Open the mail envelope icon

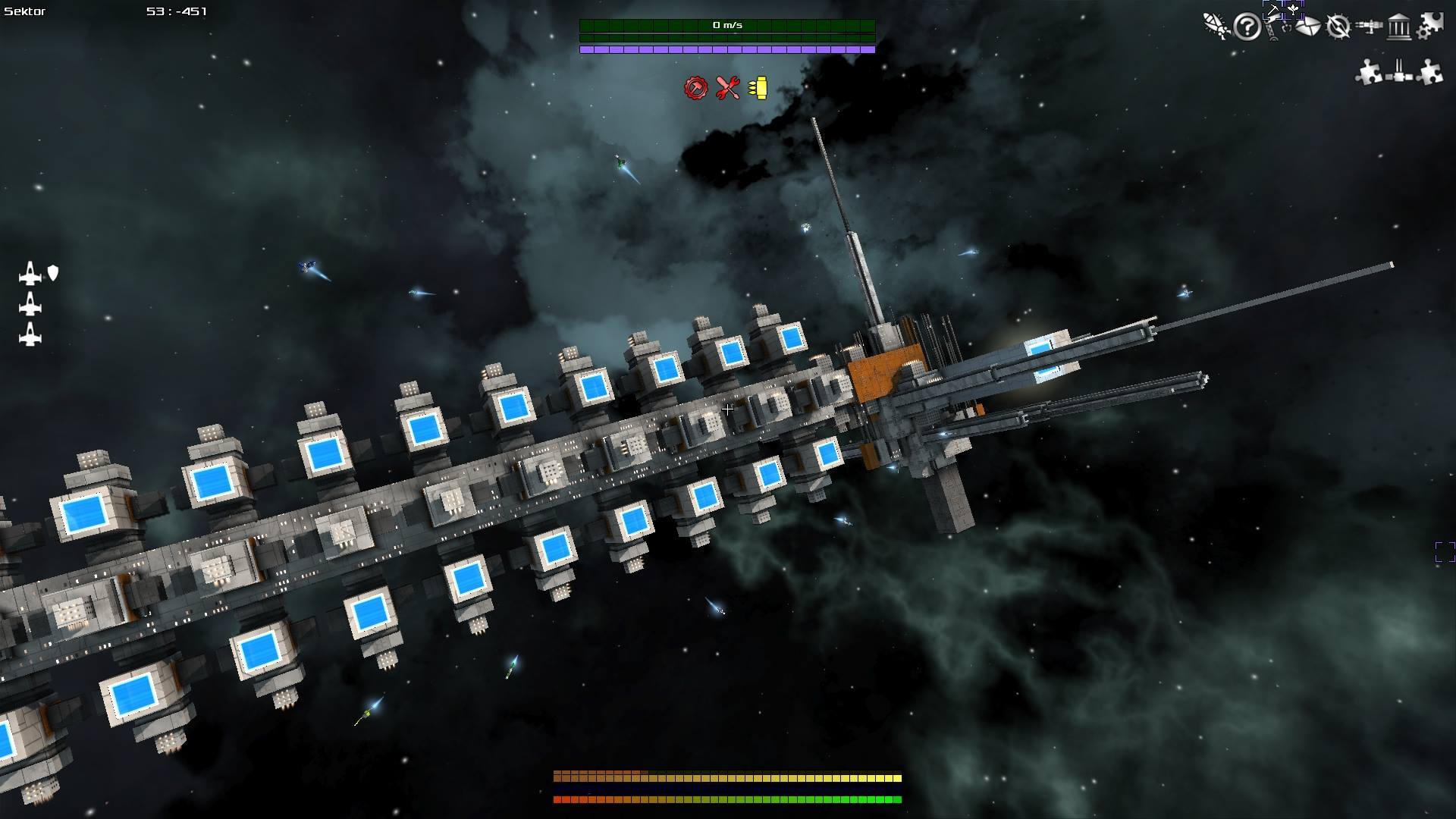[1307, 27]
